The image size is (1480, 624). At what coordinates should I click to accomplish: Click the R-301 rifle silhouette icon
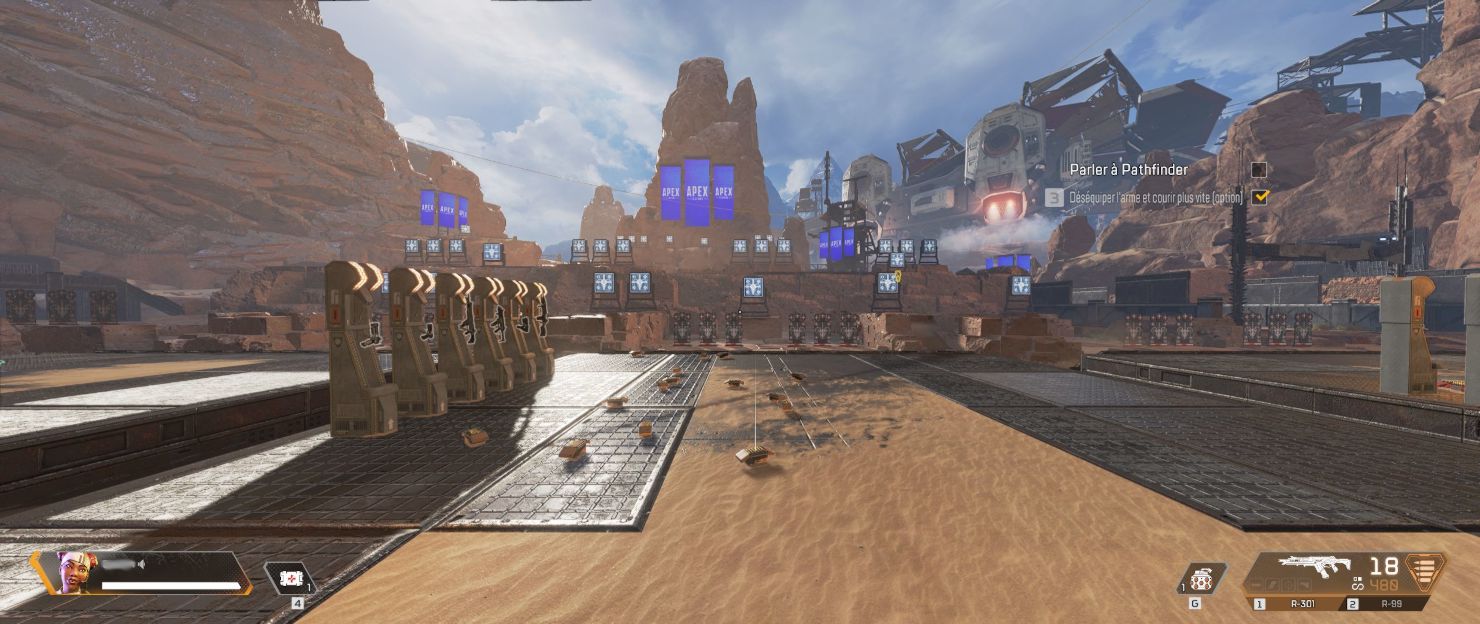(x=1313, y=567)
